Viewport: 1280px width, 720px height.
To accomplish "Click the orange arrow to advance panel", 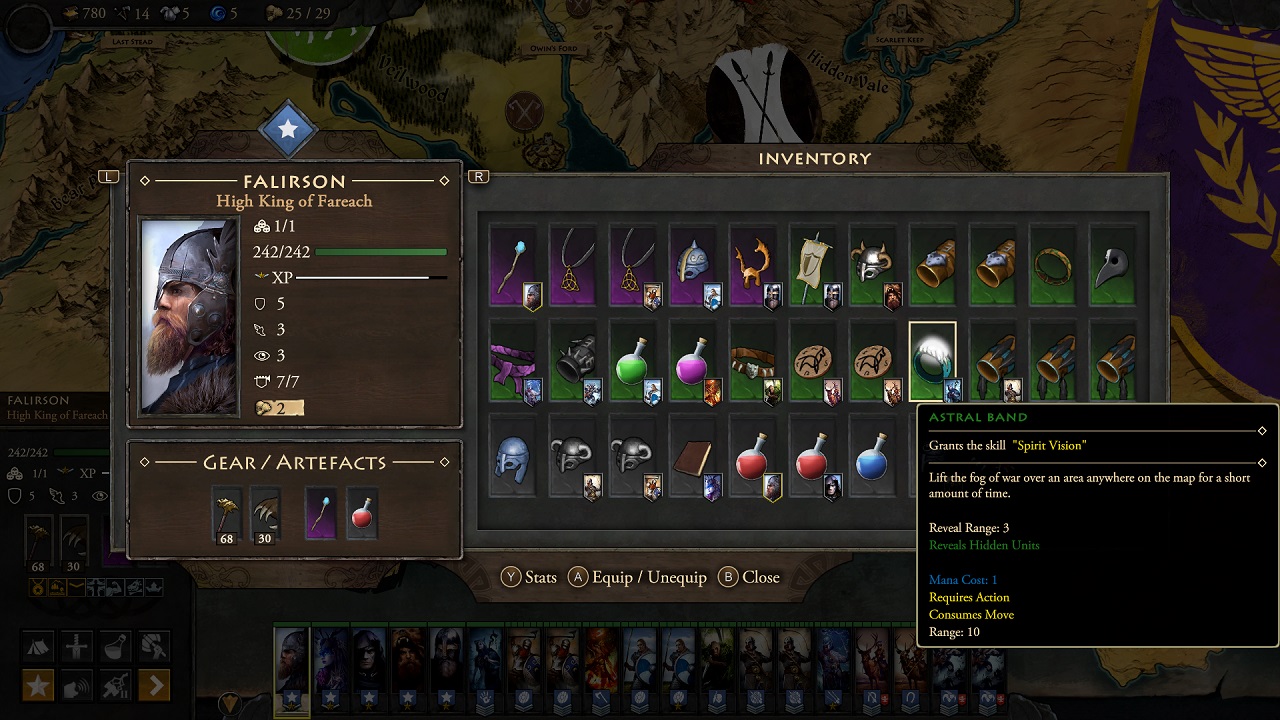I will 154,686.
